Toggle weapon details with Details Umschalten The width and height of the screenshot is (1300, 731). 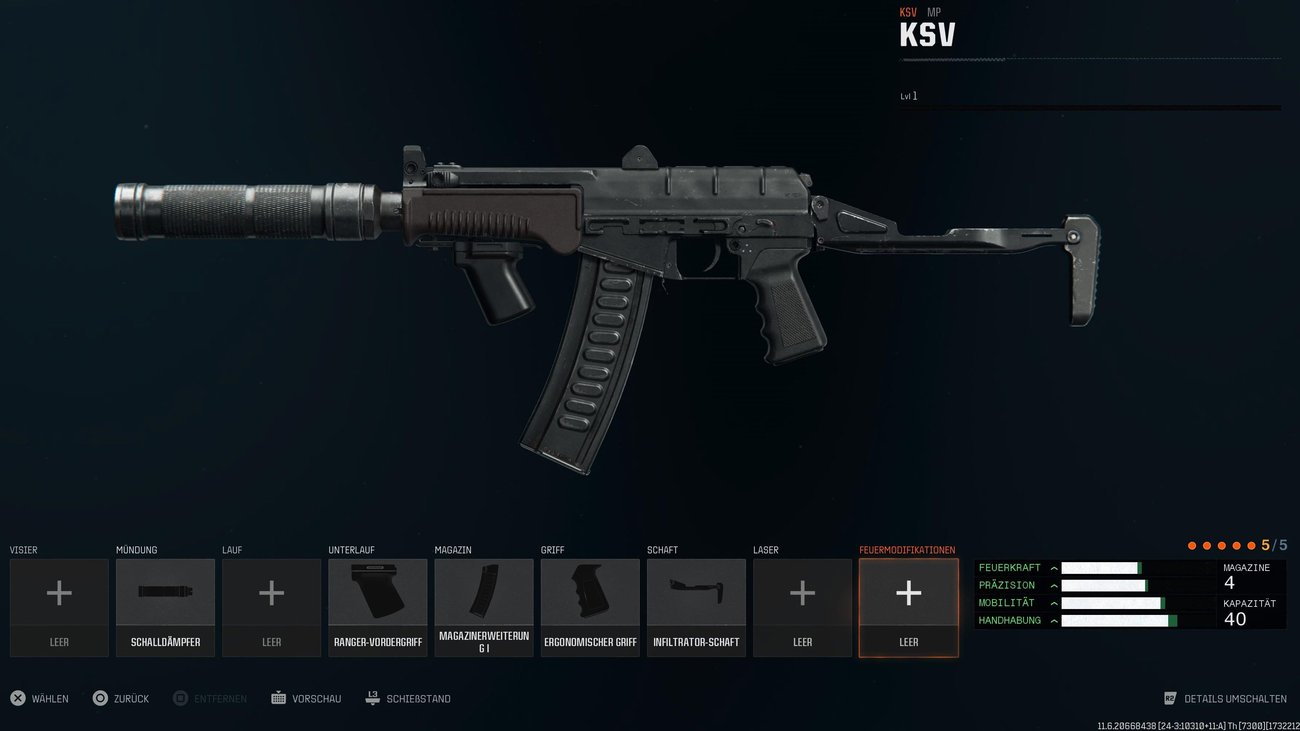pos(1225,699)
